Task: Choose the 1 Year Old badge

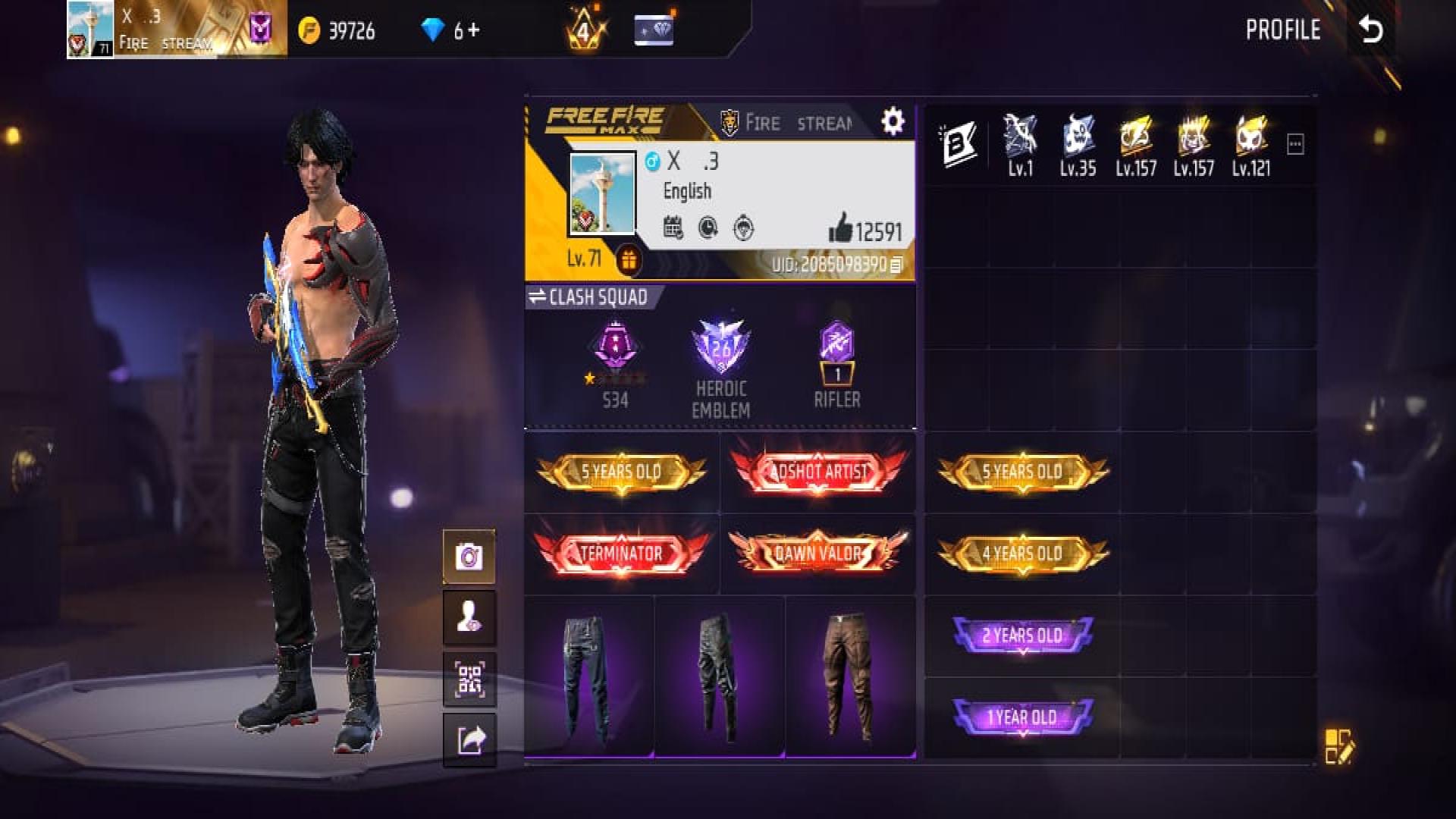Action: [1022, 717]
